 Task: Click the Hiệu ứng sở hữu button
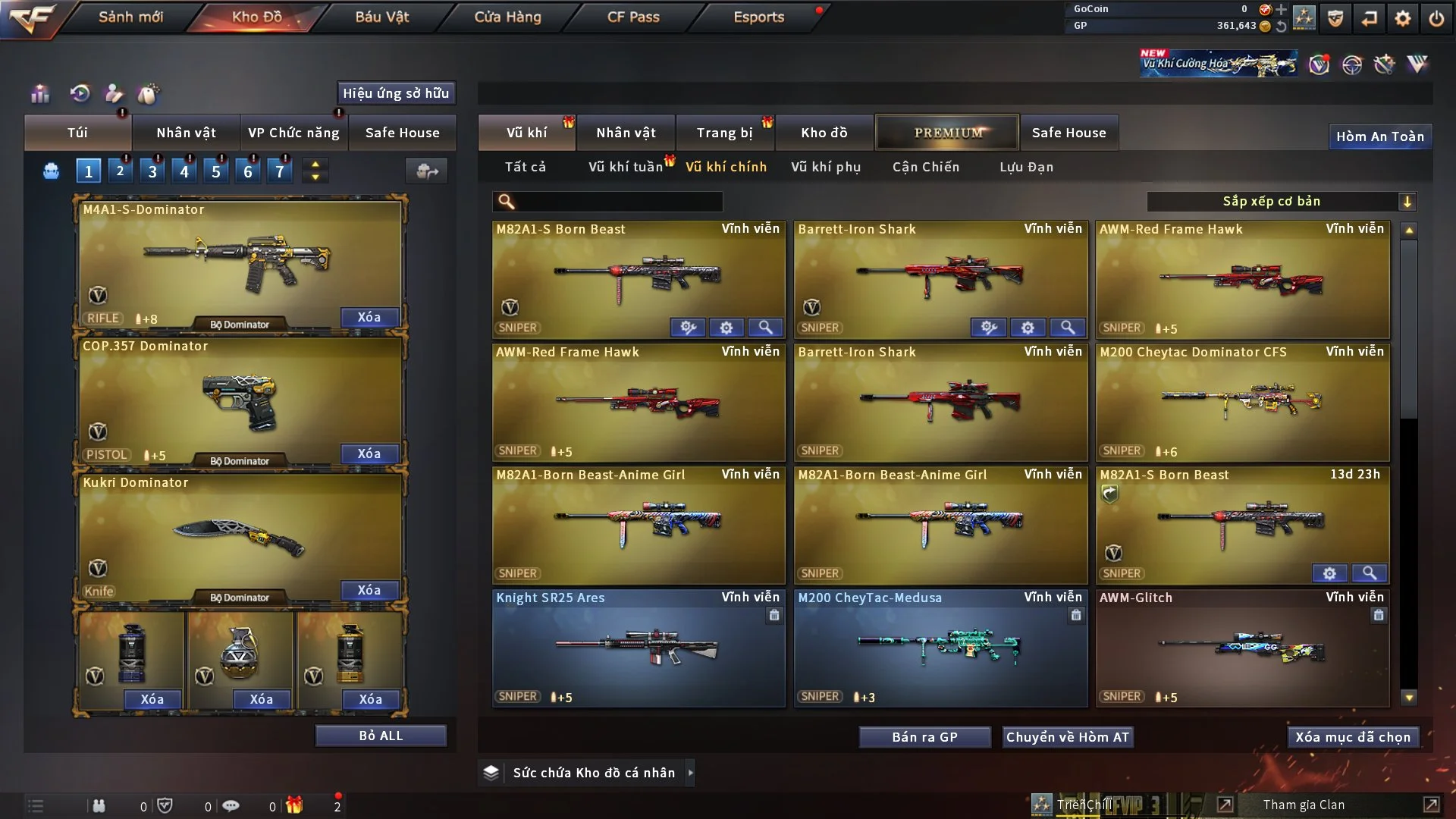(x=395, y=93)
